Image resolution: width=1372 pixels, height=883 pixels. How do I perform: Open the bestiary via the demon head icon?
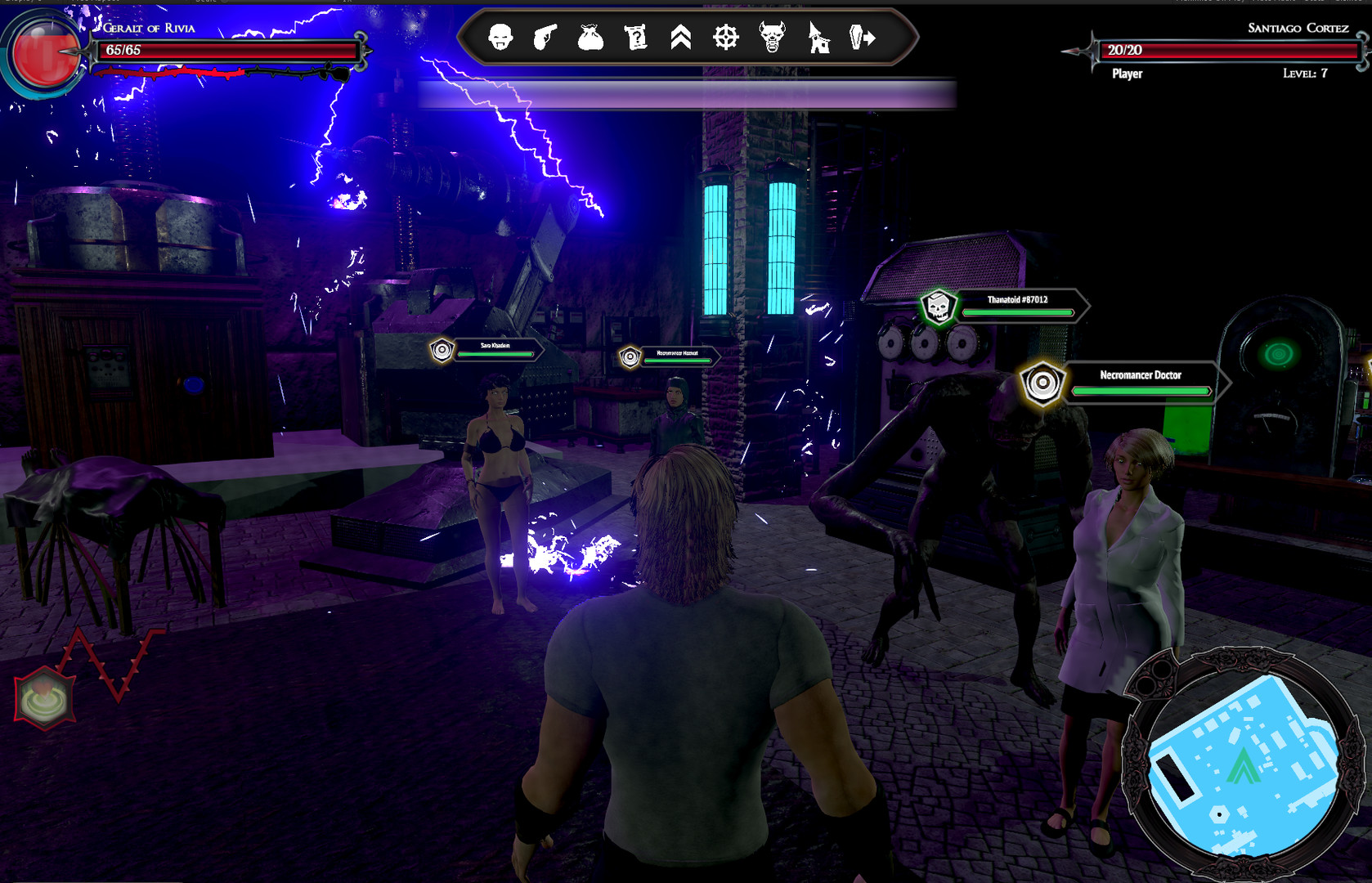(771, 38)
